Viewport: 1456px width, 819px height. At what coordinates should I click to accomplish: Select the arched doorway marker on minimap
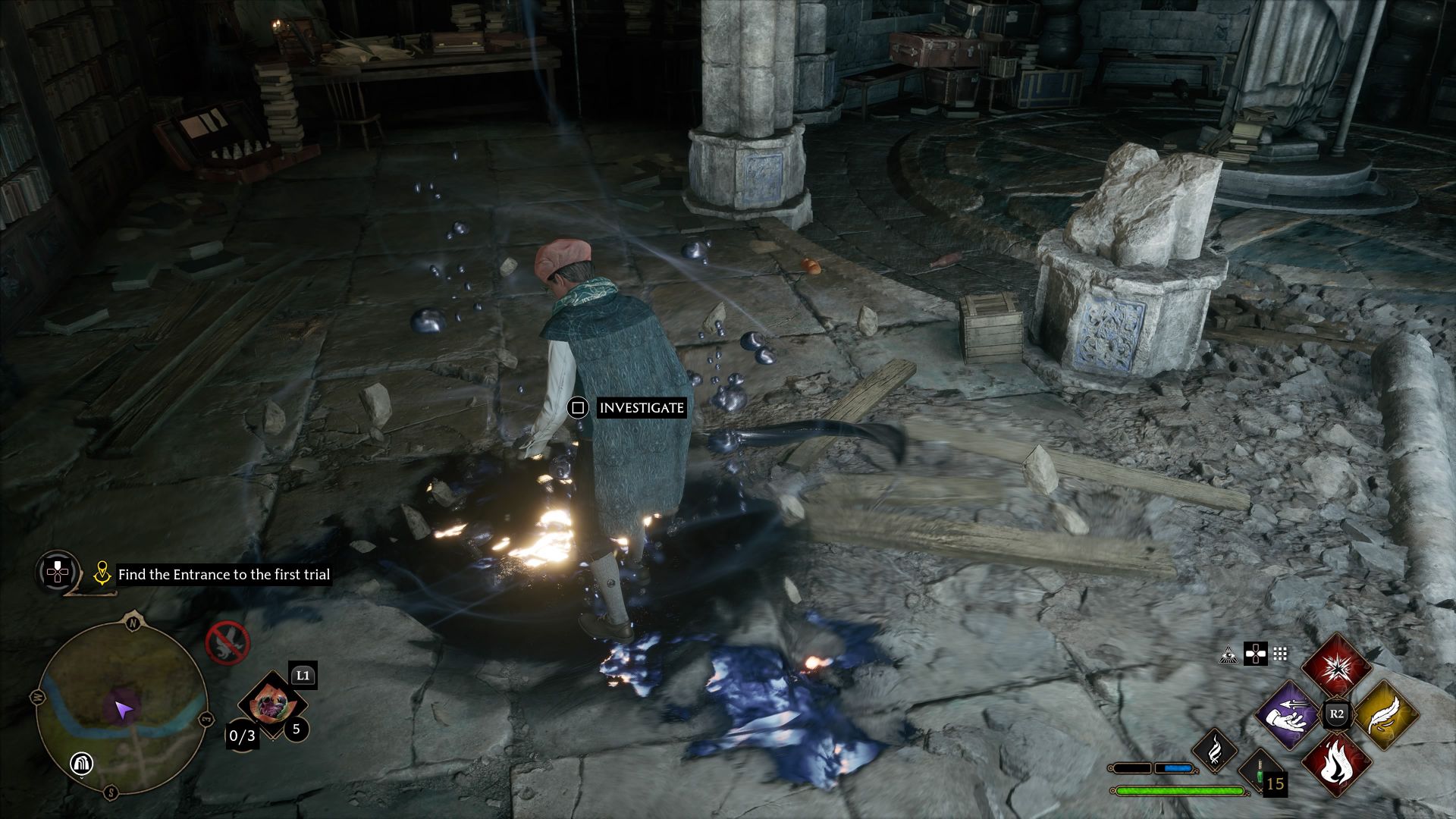point(81,764)
